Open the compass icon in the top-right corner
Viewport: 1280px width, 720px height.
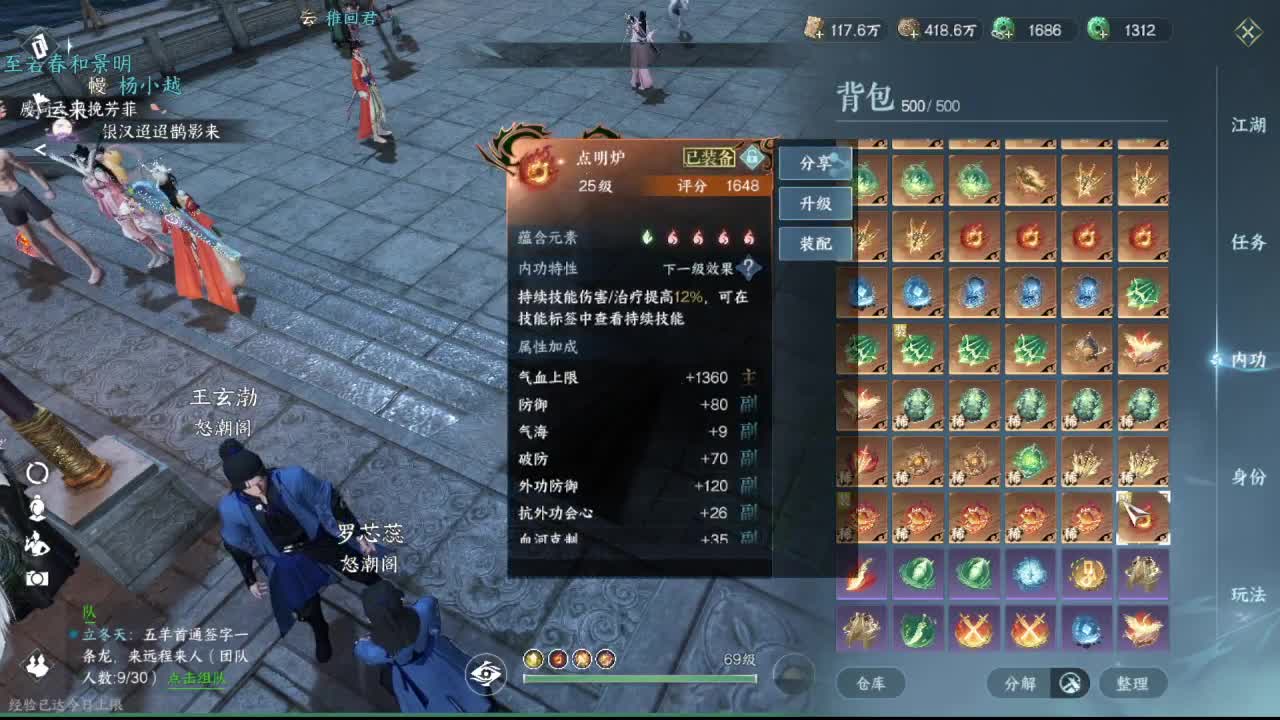(x=1247, y=33)
